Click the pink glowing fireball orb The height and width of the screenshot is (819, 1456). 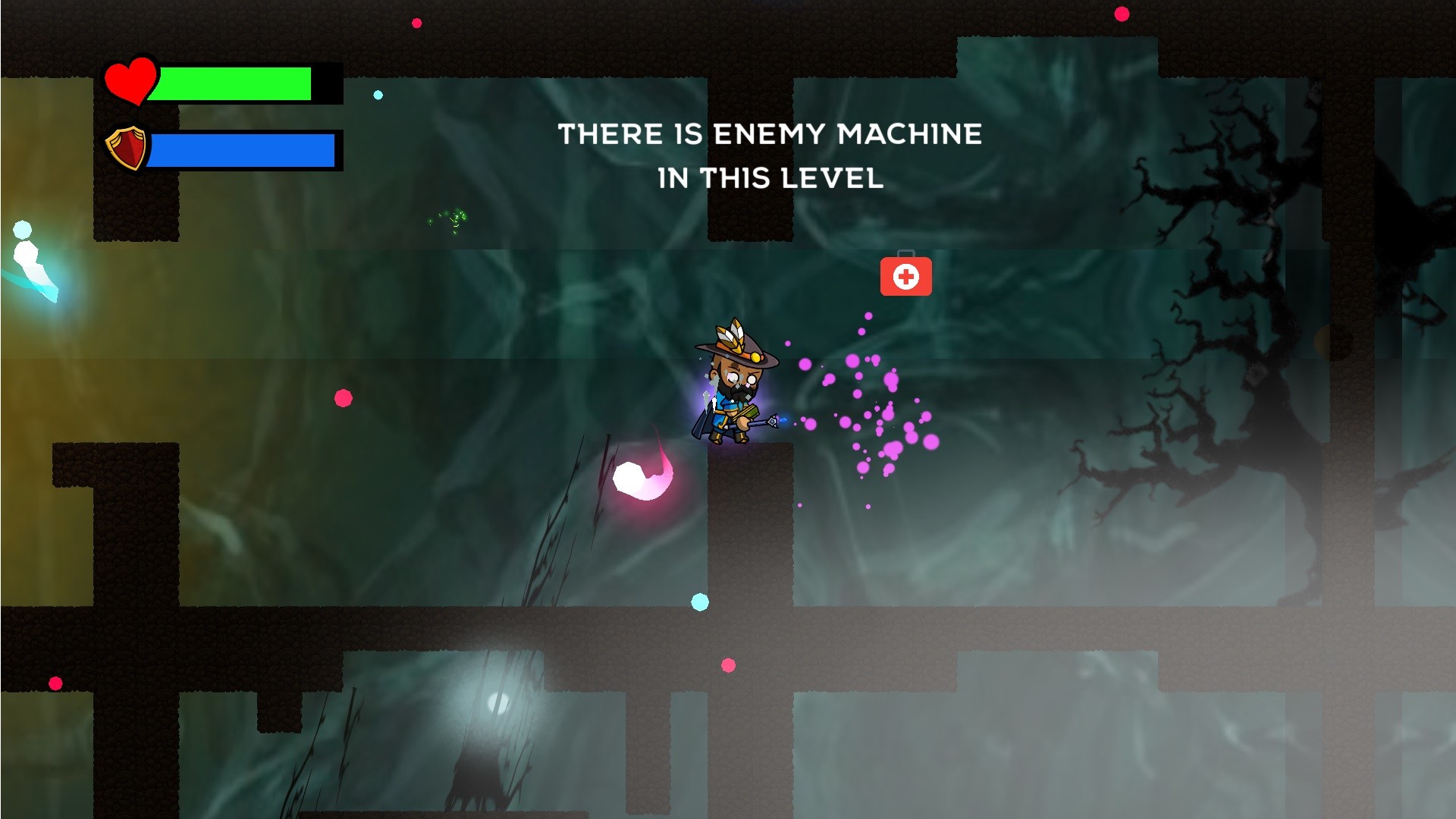coord(644,475)
